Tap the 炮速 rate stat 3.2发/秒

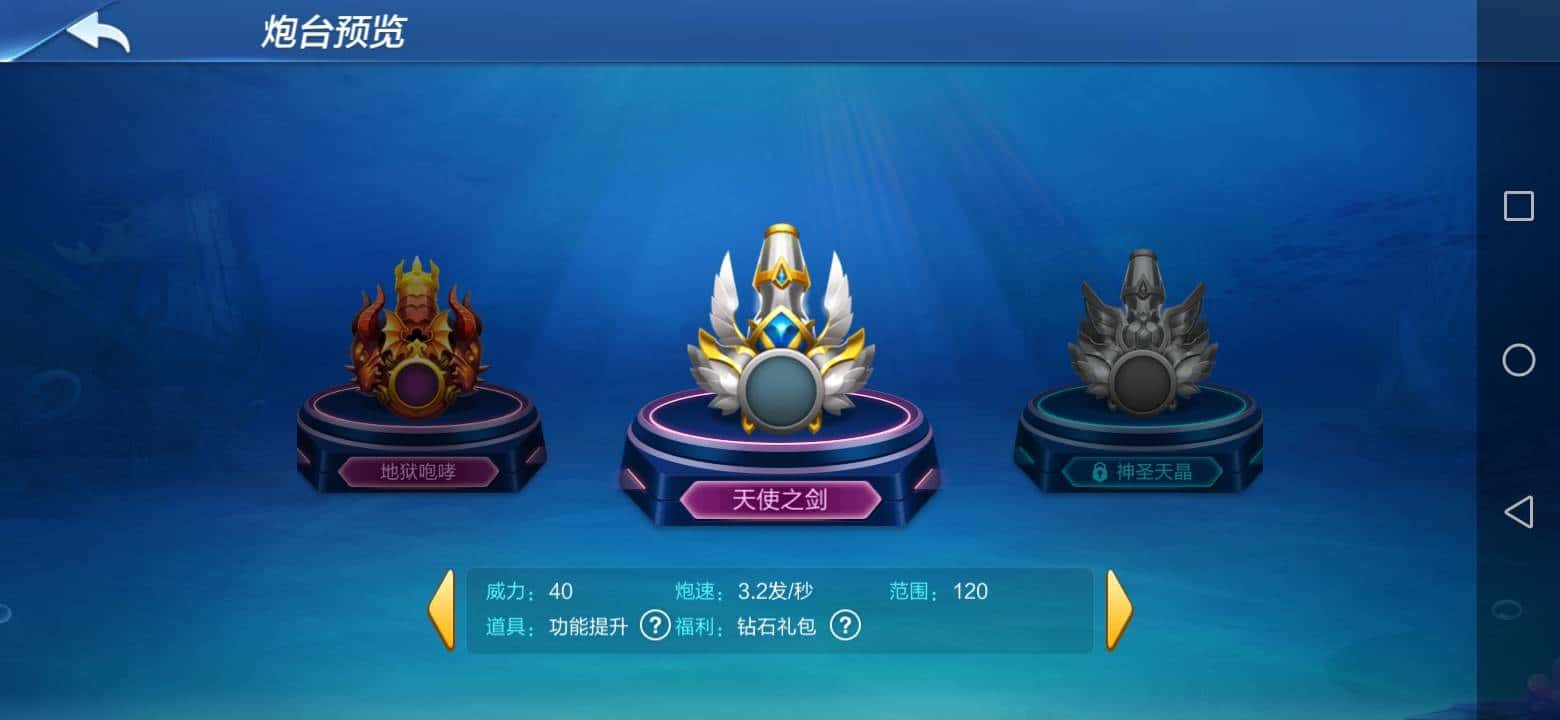775,591
